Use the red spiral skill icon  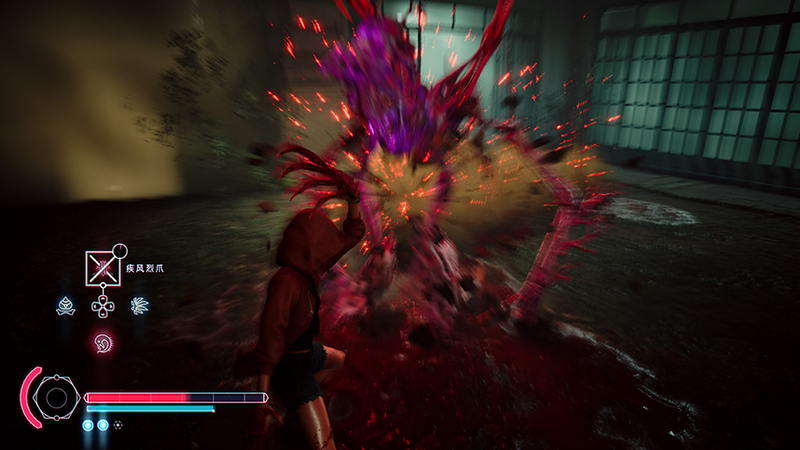(102, 343)
